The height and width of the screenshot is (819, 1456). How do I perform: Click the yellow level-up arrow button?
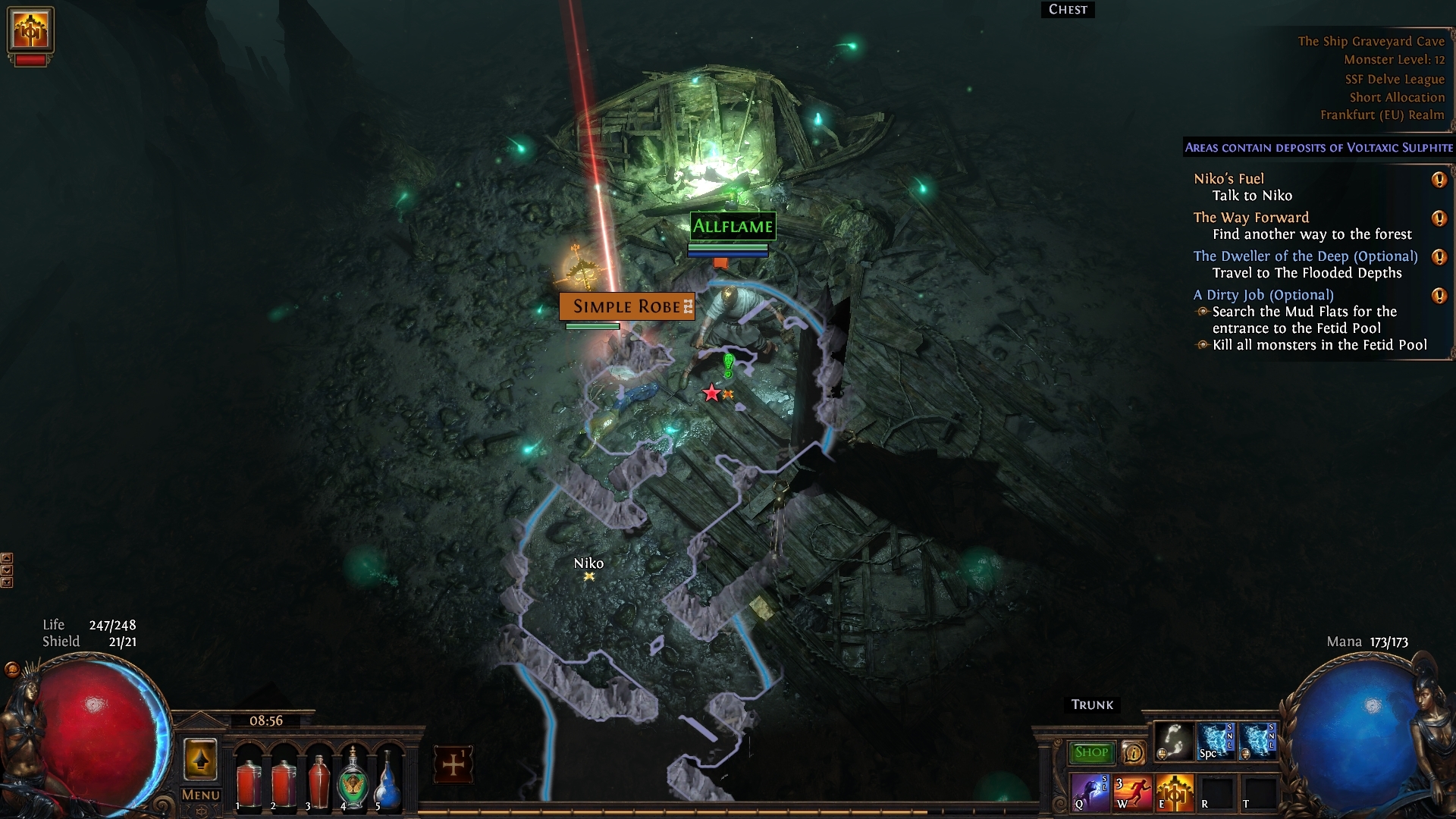pos(200,760)
